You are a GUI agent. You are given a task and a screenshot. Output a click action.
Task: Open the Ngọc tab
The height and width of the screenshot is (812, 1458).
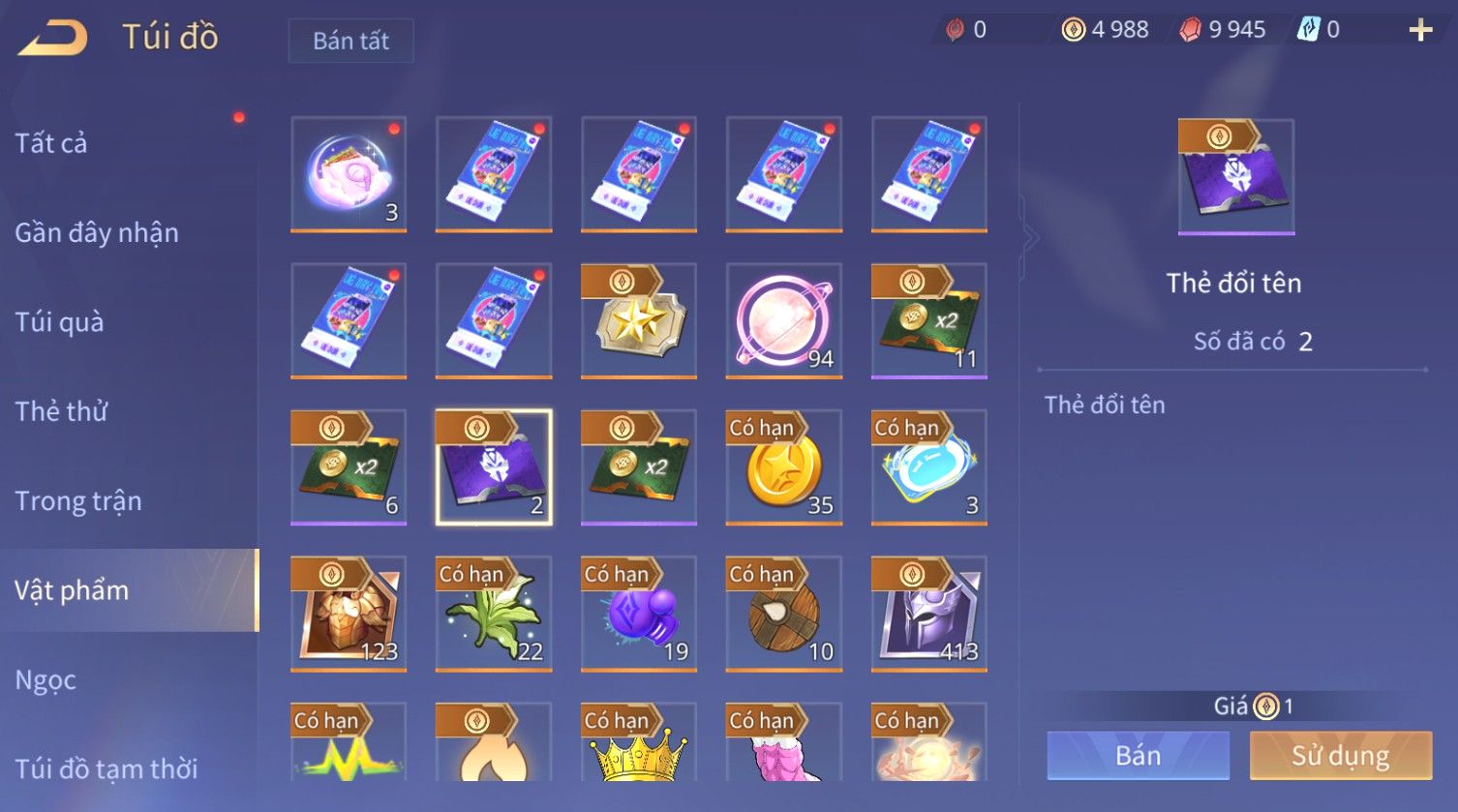coord(46,680)
